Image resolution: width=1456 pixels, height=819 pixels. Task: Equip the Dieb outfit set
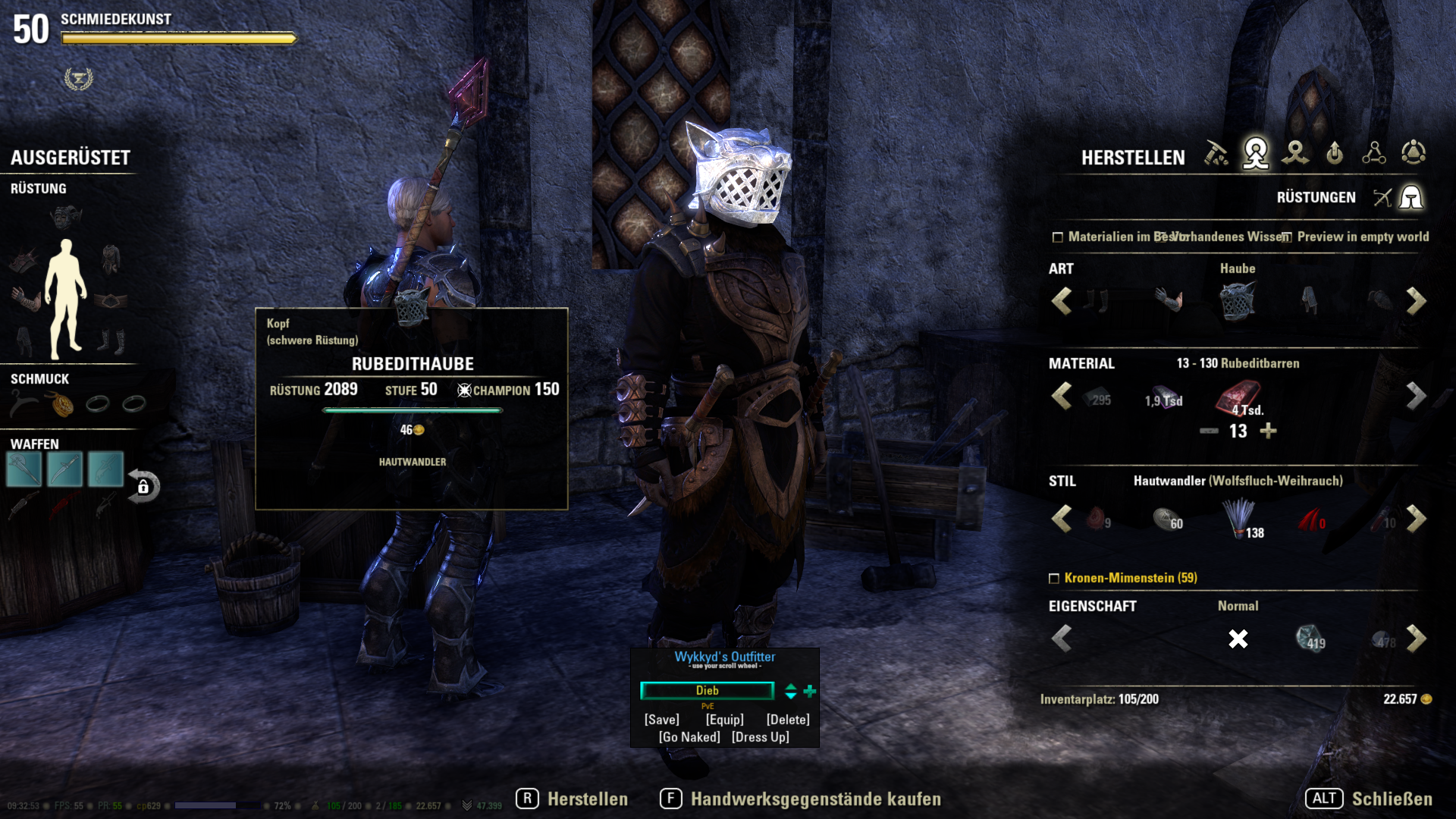(x=724, y=720)
